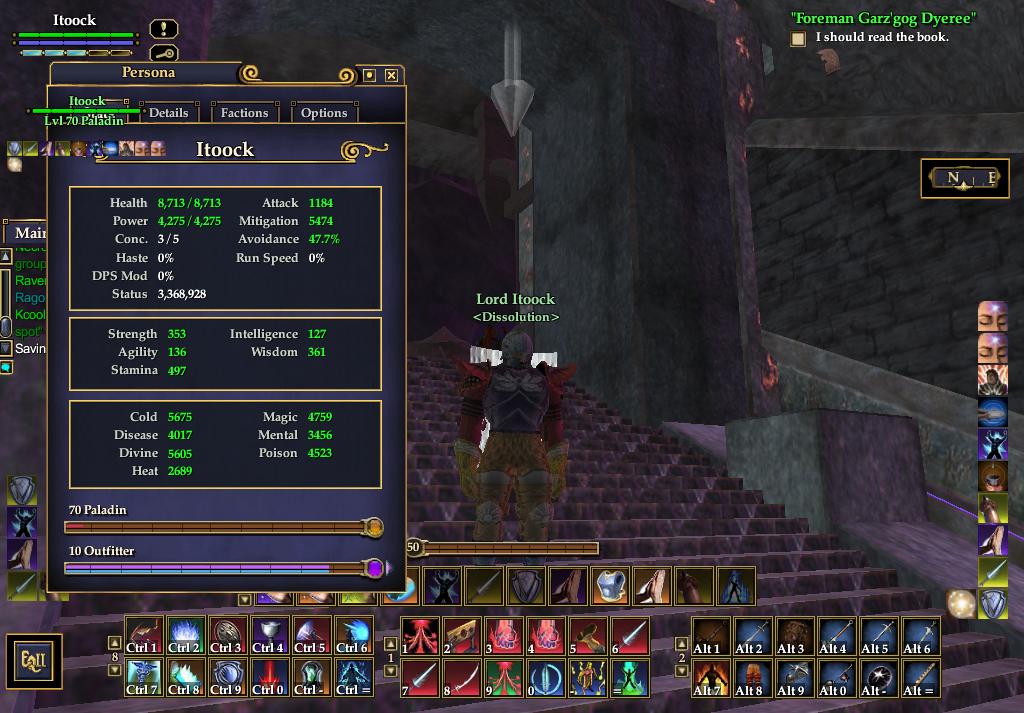Use the Ctrl 2 blue flame ability
Screen dimensions: 1024x713
click(185, 636)
